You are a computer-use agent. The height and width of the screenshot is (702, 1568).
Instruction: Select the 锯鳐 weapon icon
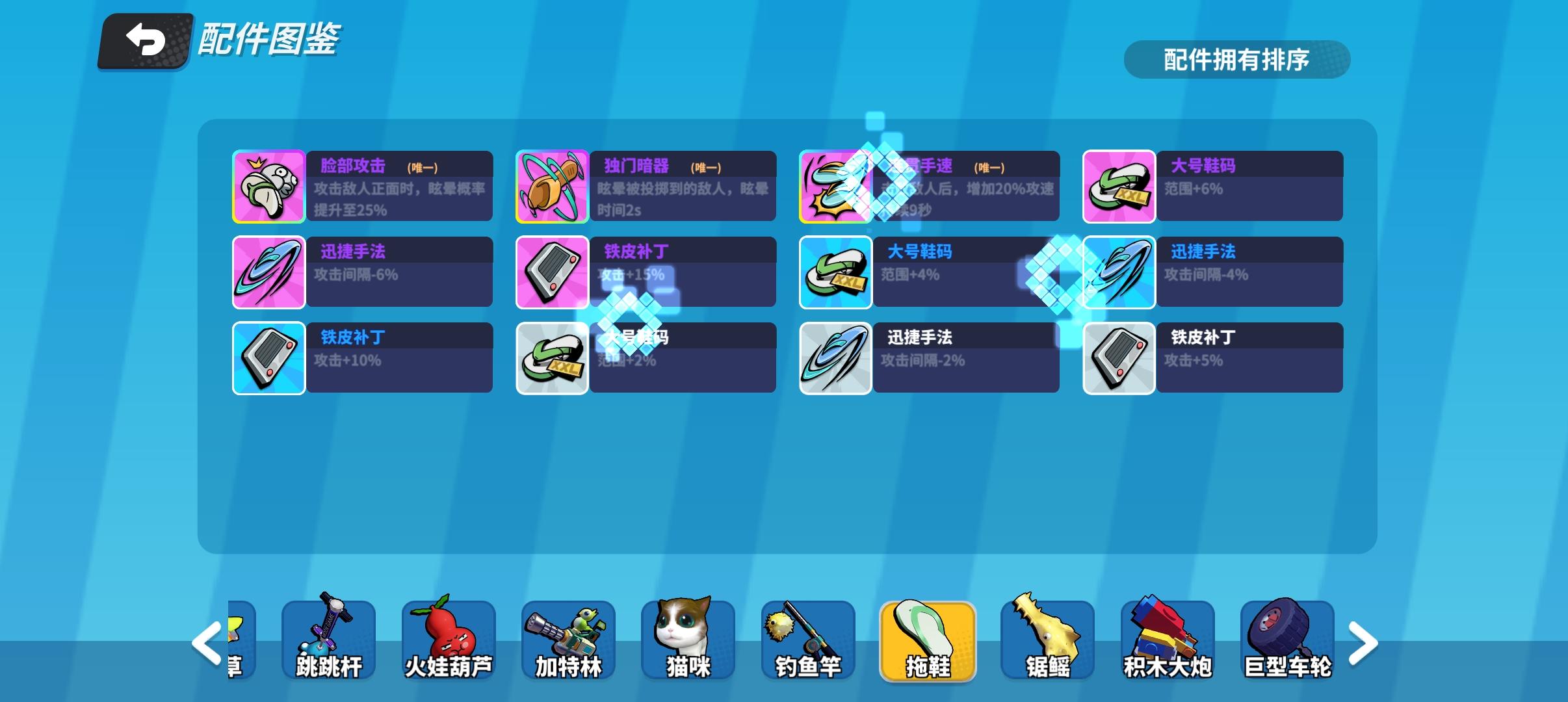(1048, 640)
